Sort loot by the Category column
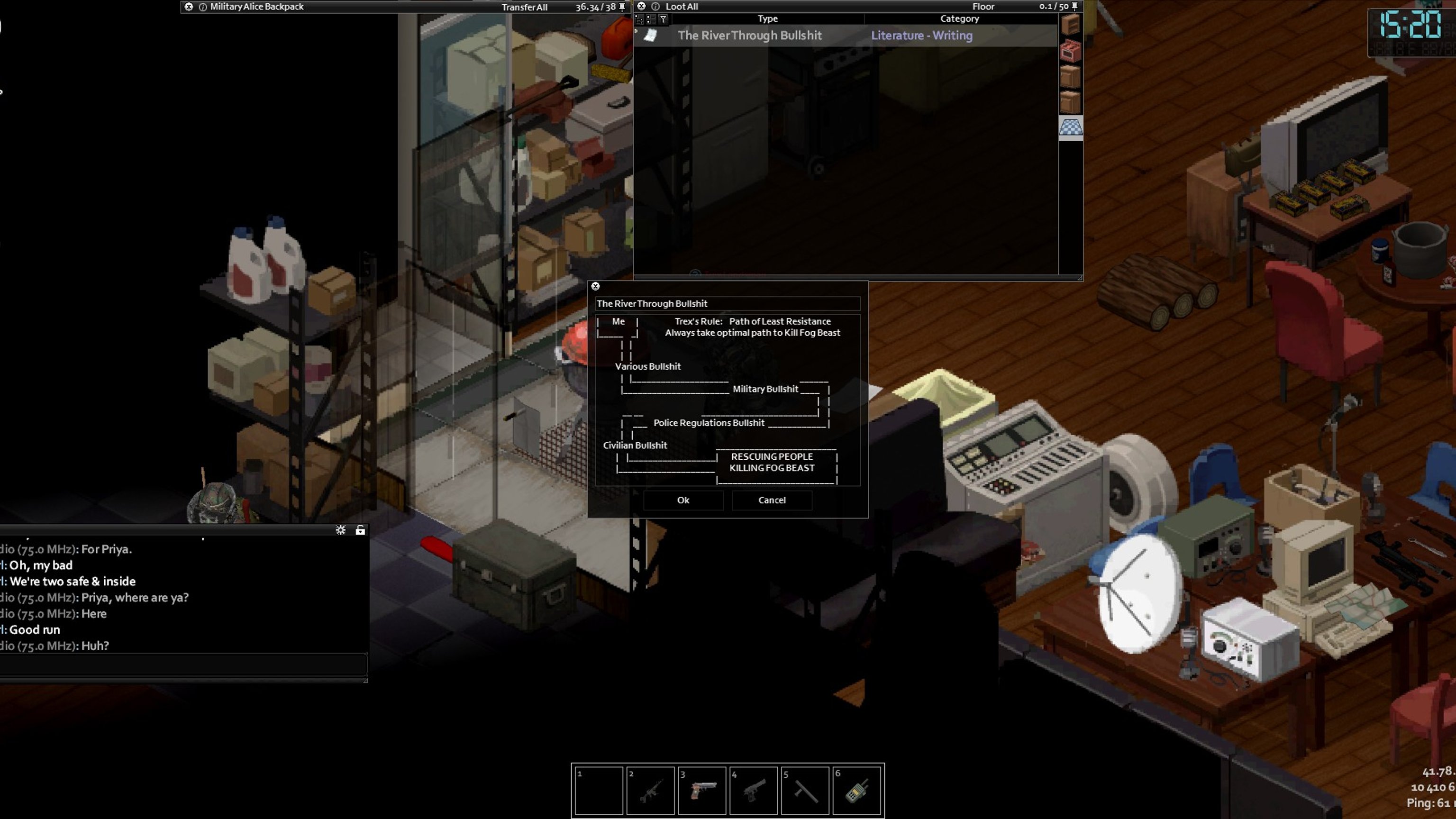Image resolution: width=1456 pixels, height=819 pixels. click(959, 18)
